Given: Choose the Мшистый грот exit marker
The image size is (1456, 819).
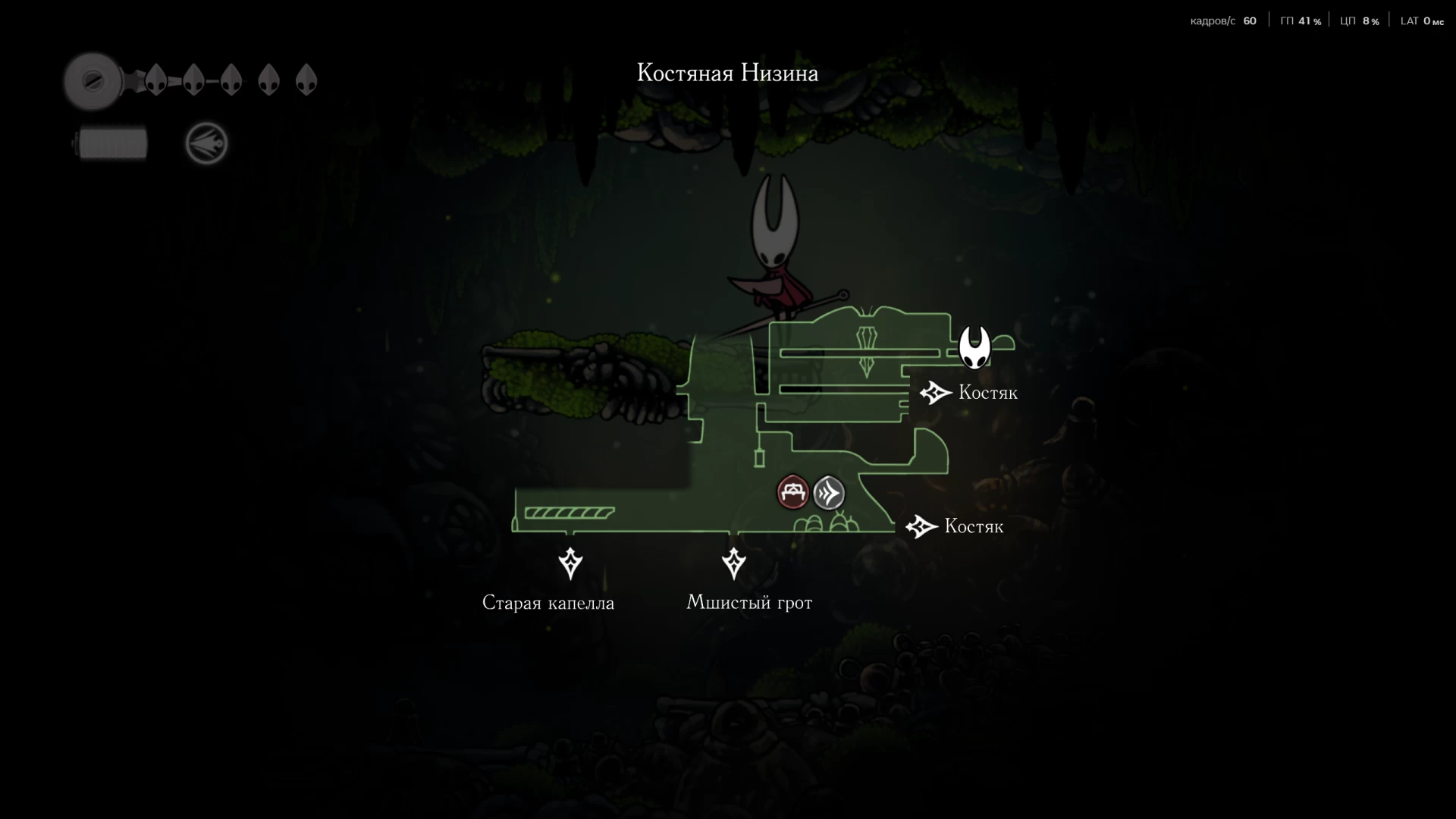Looking at the screenshot, I should pos(733,563).
